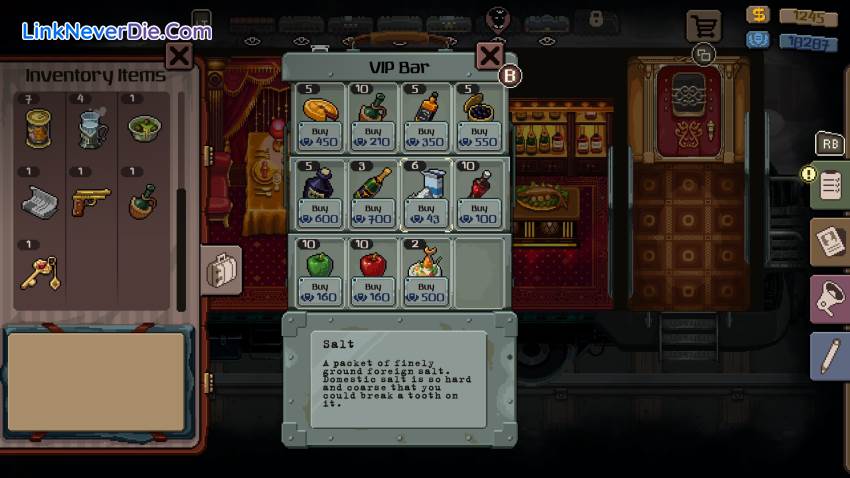Open the megaphone side tab
Screen dimensions: 850x478
pyautogui.click(x=830, y=300)
